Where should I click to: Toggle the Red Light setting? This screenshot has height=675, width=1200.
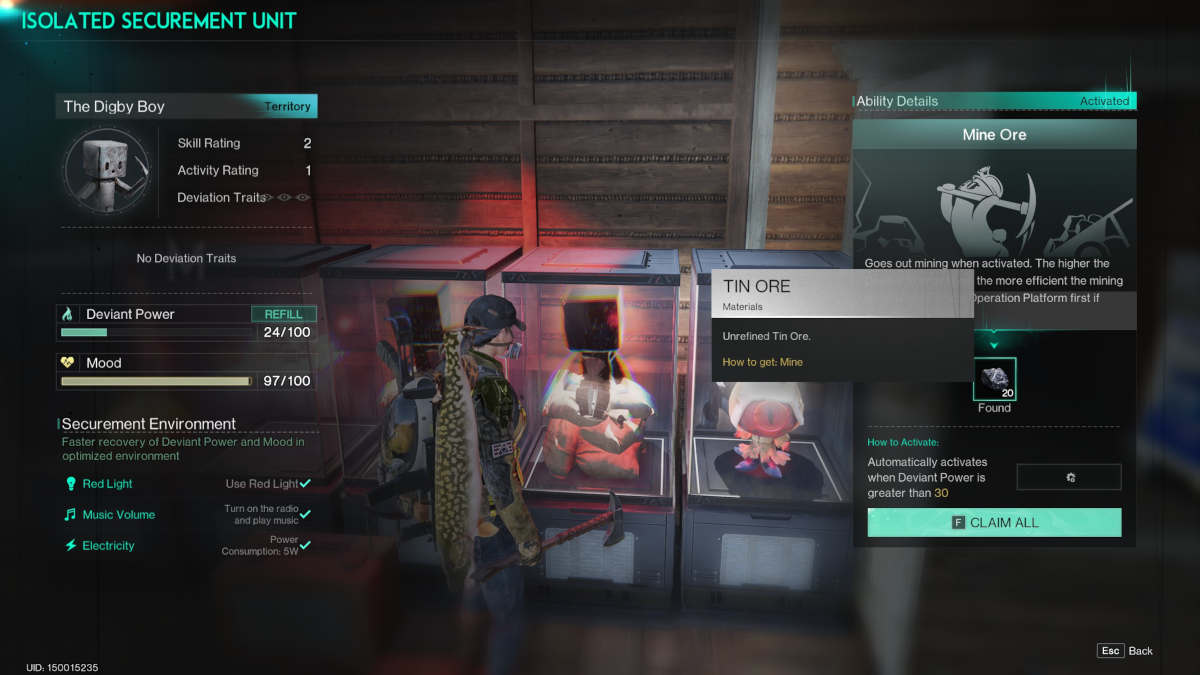pos(305,484)
